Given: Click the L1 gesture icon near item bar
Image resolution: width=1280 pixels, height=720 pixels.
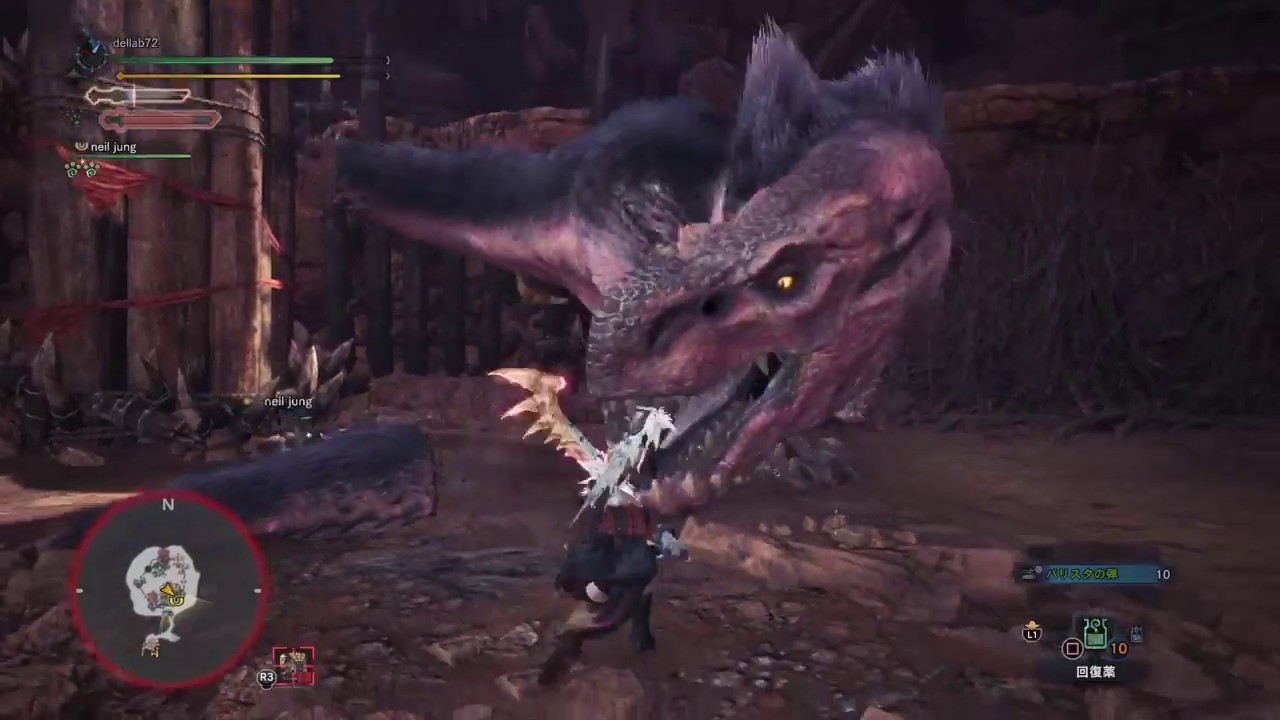Looking at the screenshot, I should (1032, 633).
